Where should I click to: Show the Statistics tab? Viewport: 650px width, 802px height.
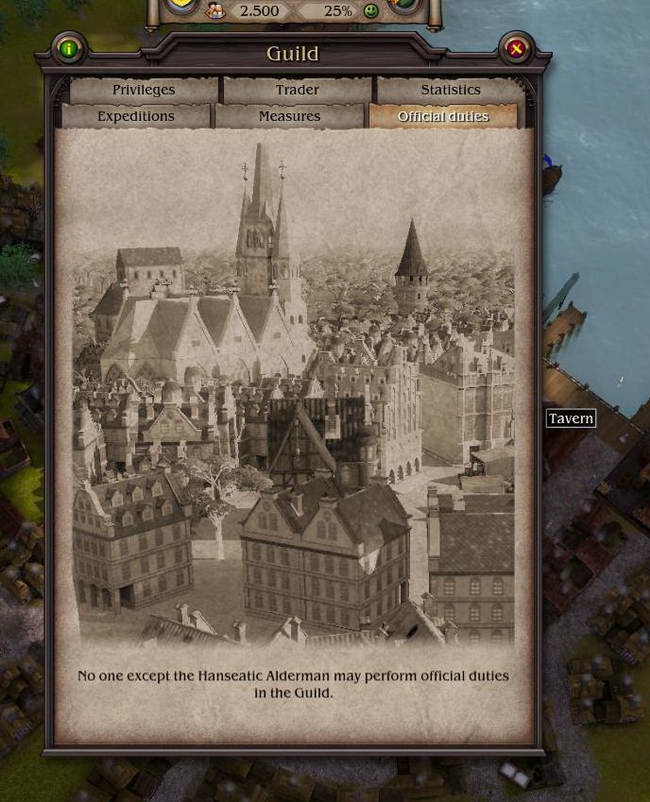click(450, 90)
